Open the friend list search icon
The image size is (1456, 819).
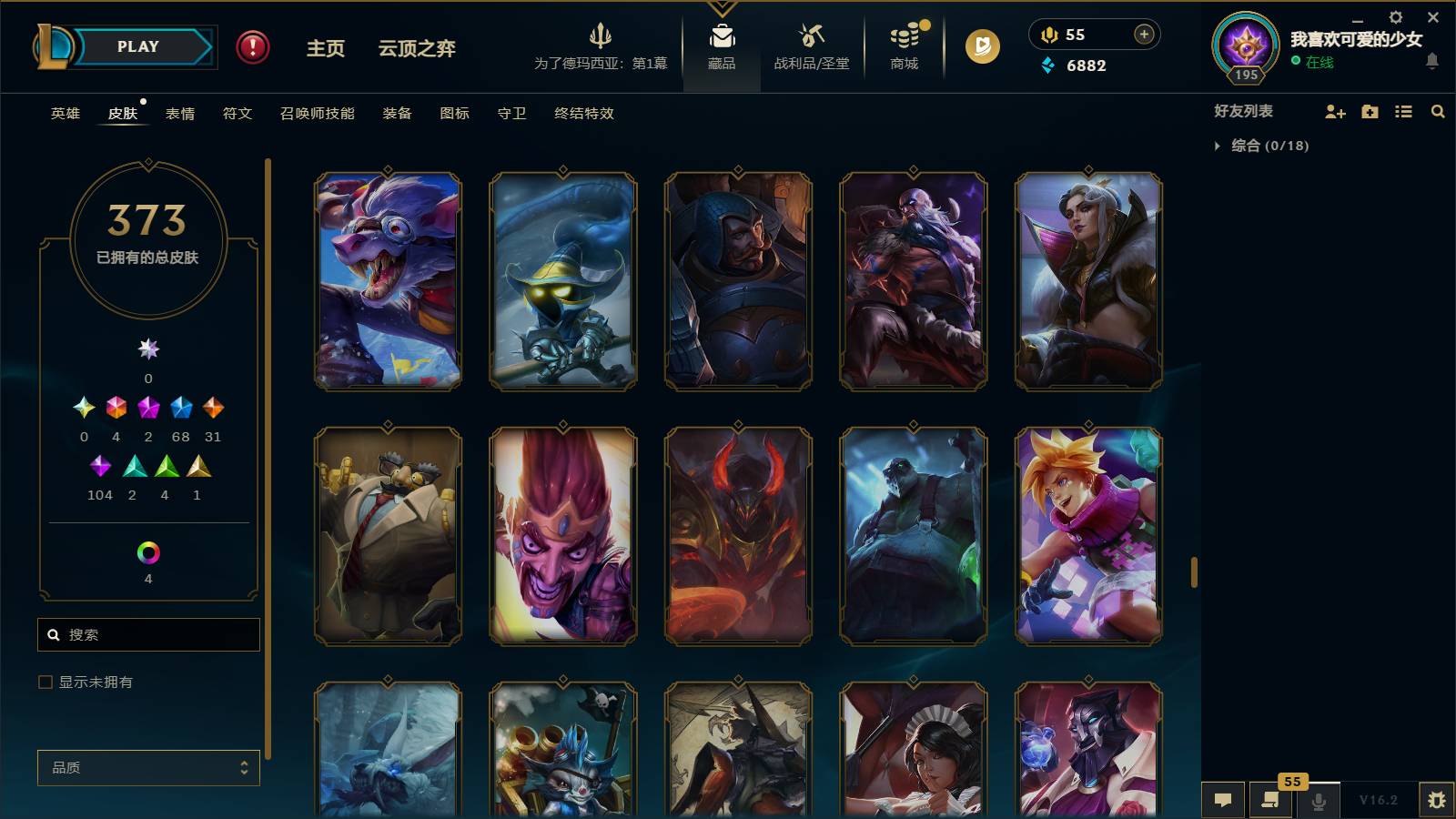pos(1438,111)
